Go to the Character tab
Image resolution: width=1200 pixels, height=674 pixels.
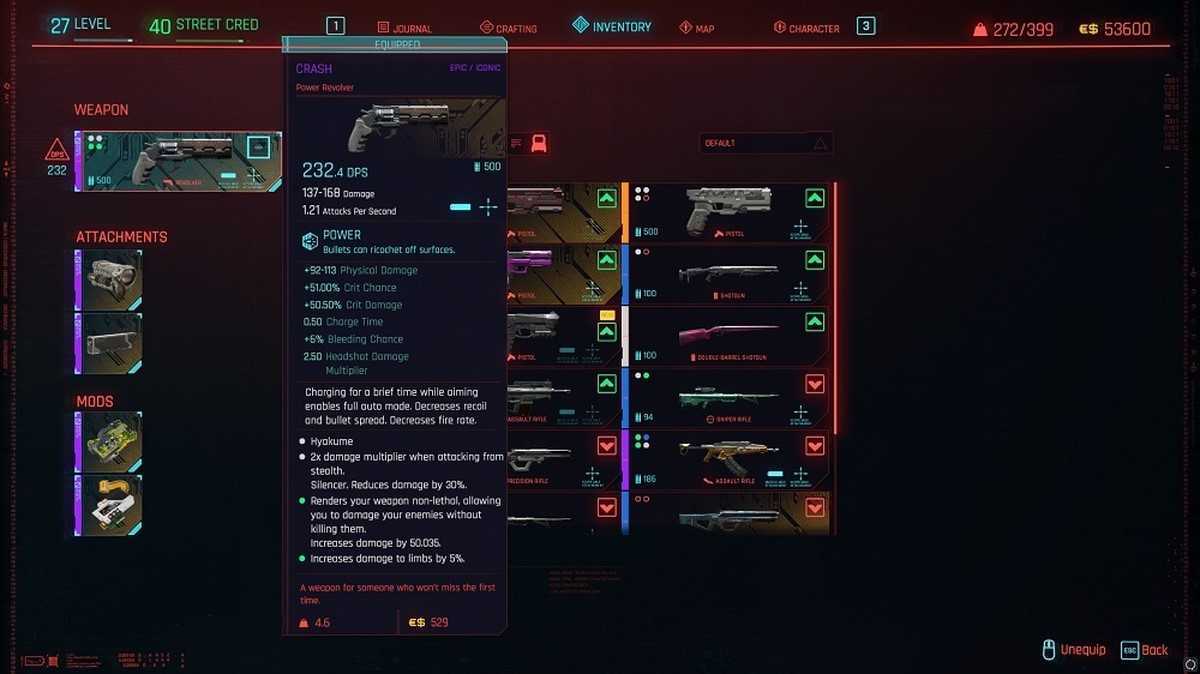point(806,28)
